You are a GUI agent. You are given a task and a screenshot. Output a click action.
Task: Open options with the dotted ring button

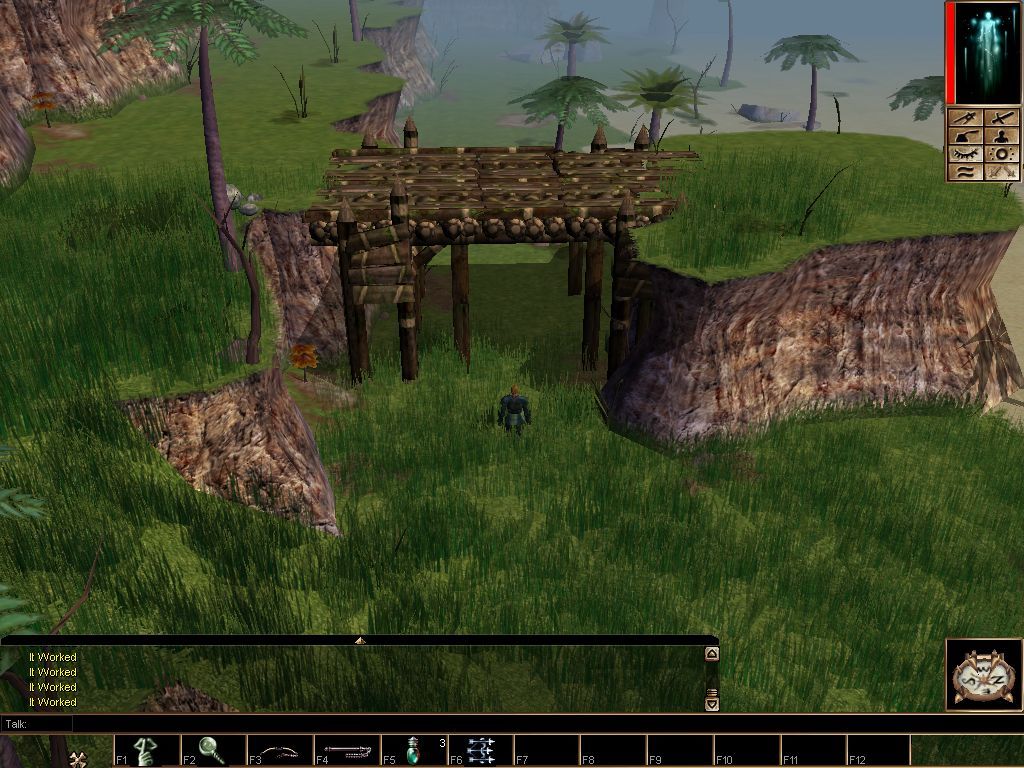[x=1001, y=154]
